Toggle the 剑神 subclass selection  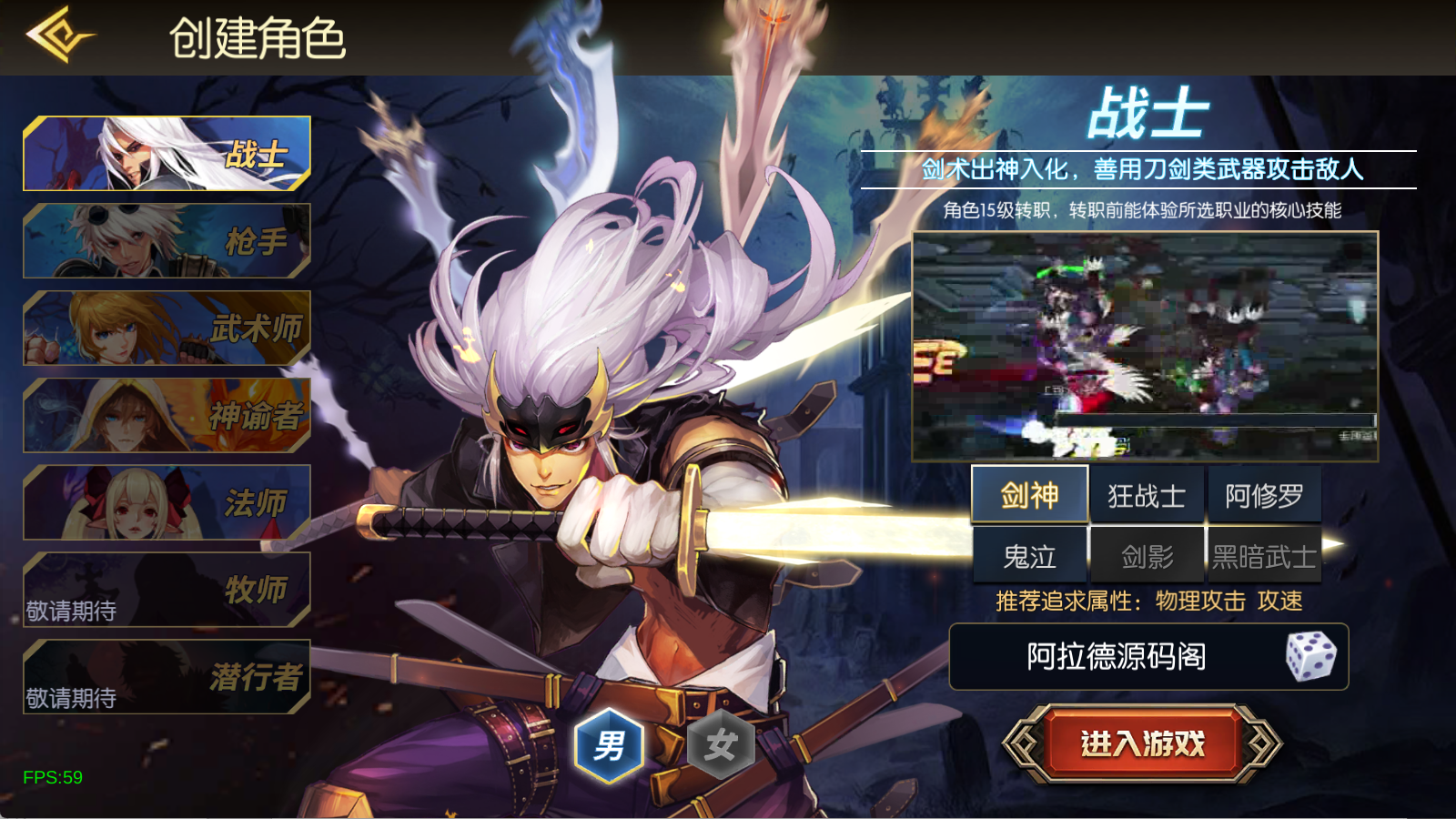coord(1030,494)
